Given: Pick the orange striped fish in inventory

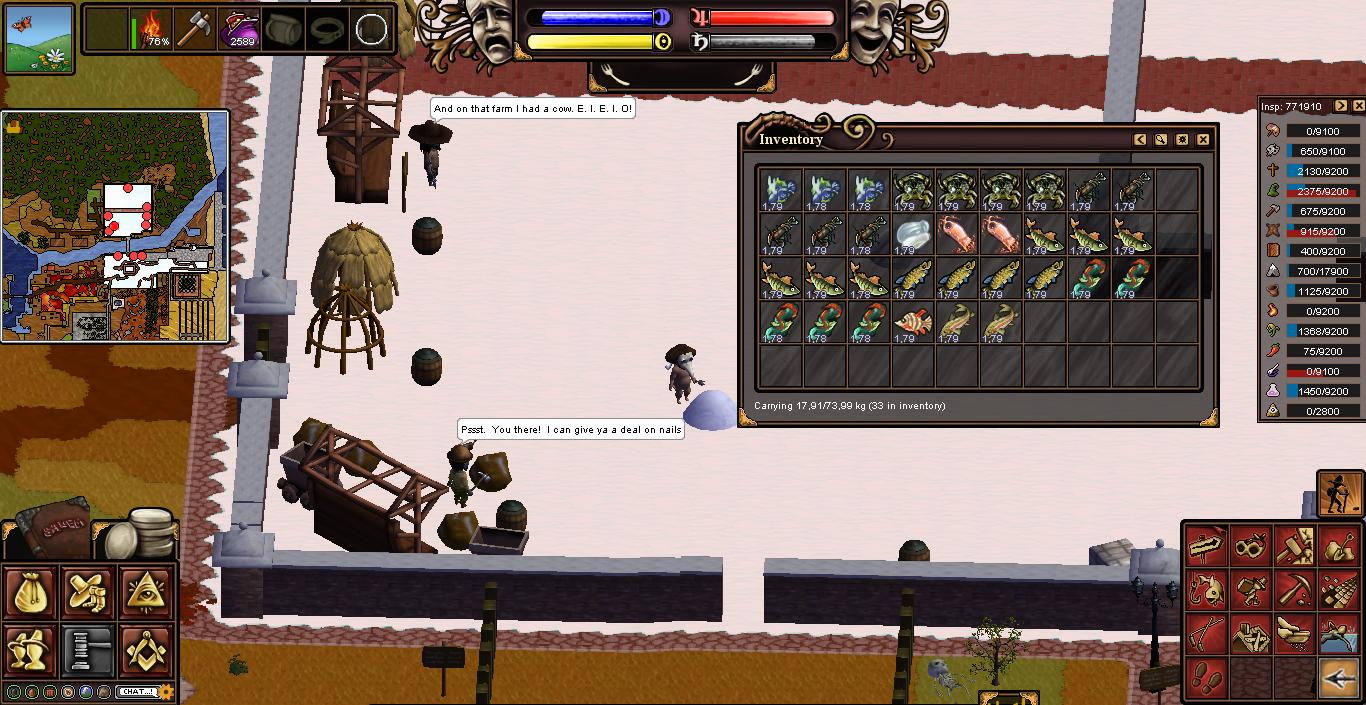Looking at the screenshot, I should tap(913, 323).
